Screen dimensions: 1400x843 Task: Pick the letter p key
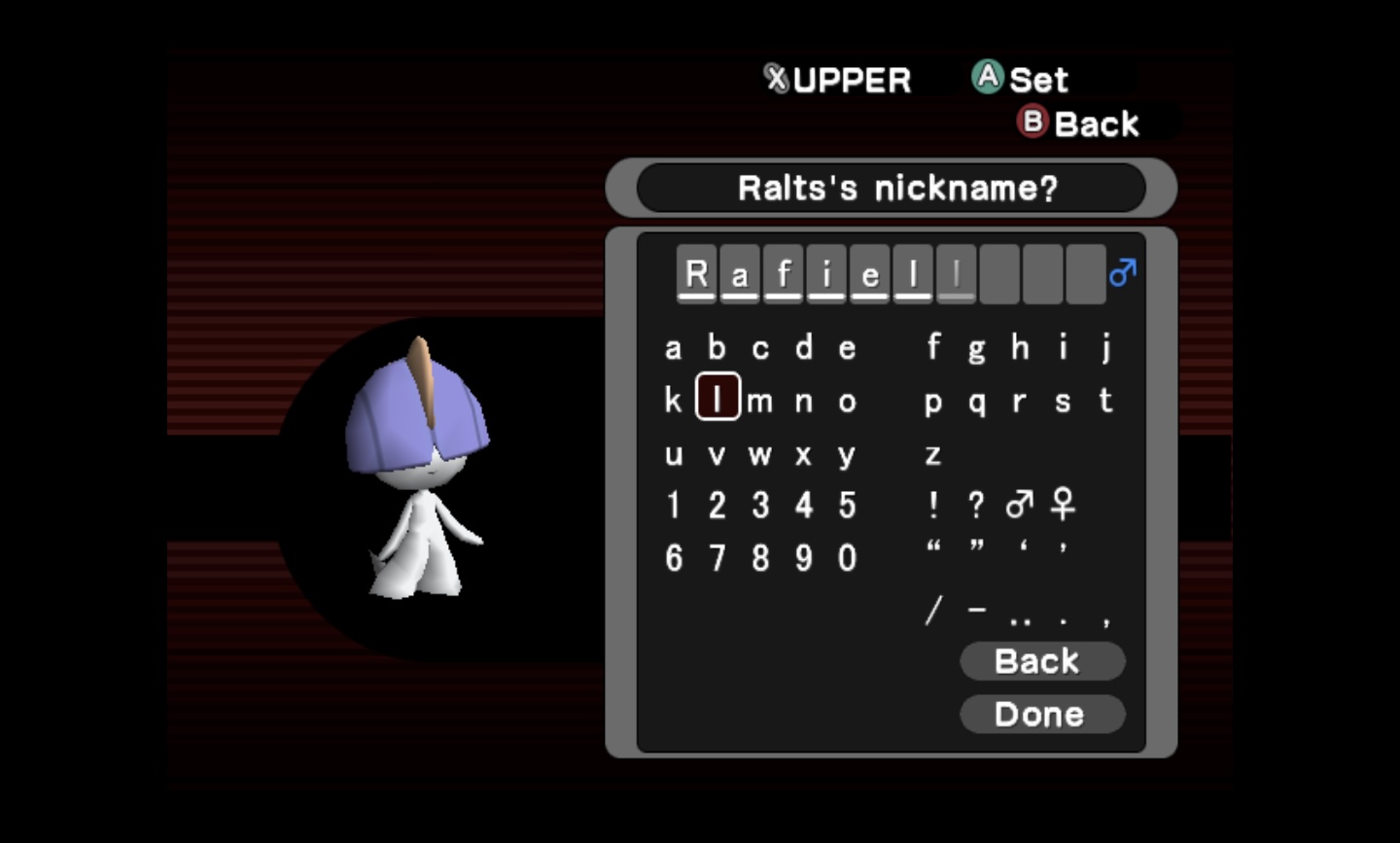[933, 402]
